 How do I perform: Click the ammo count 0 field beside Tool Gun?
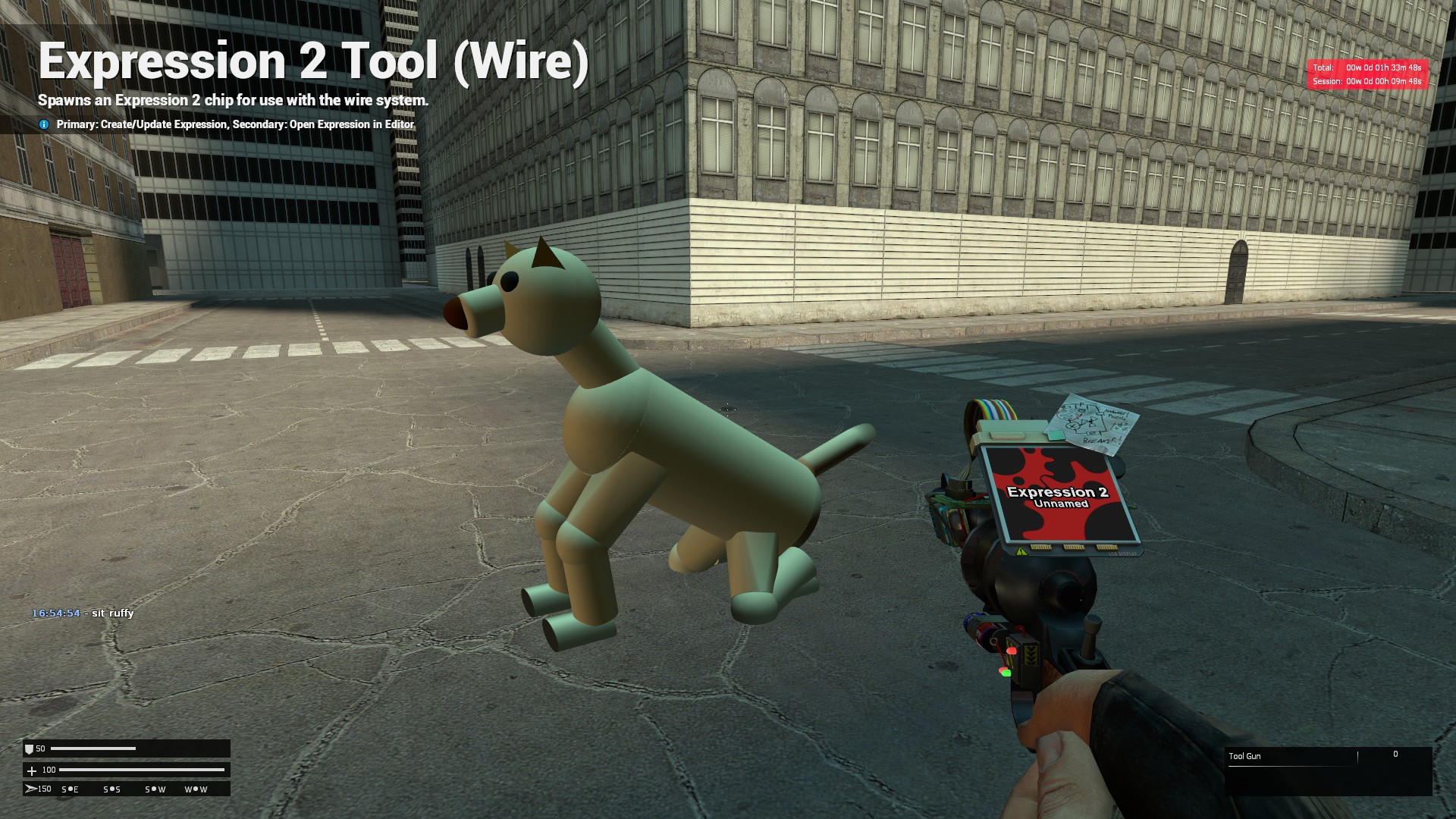tap(1395, 754)
